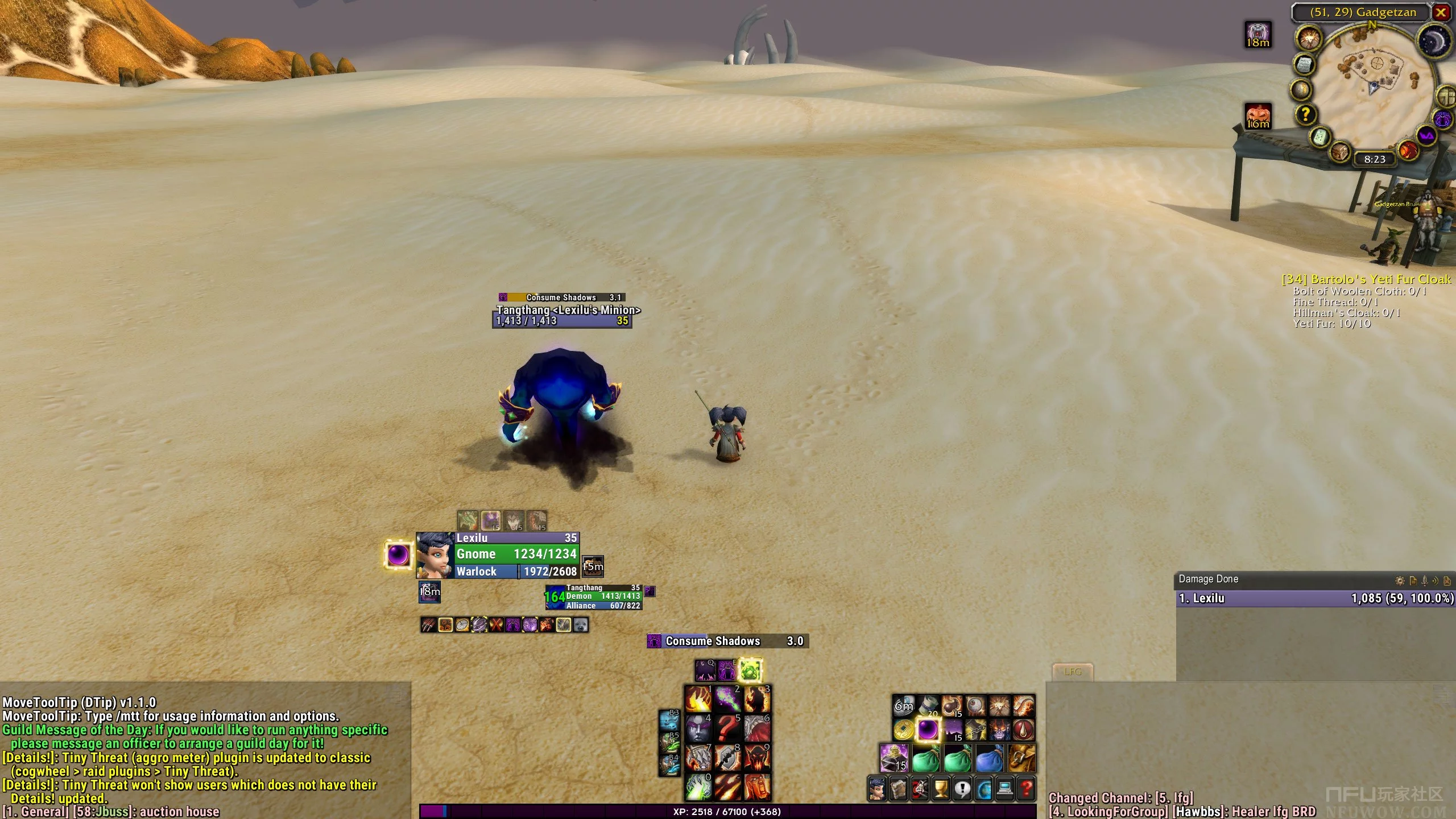
Task: Open the red question mark help button
Action: pos(1026,789)
